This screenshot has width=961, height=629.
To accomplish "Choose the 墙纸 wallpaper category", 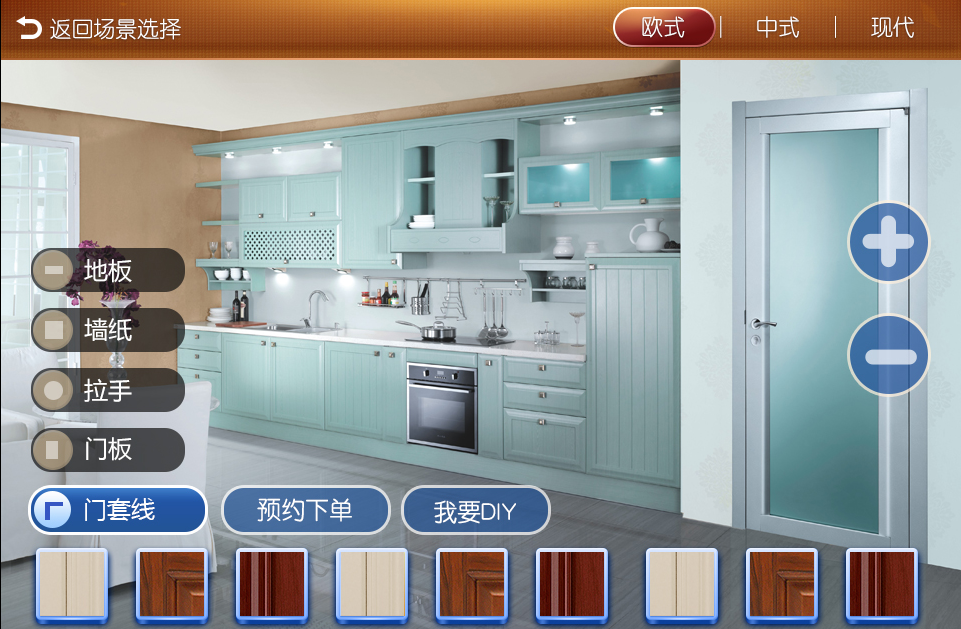I will (x=108, y=330).
